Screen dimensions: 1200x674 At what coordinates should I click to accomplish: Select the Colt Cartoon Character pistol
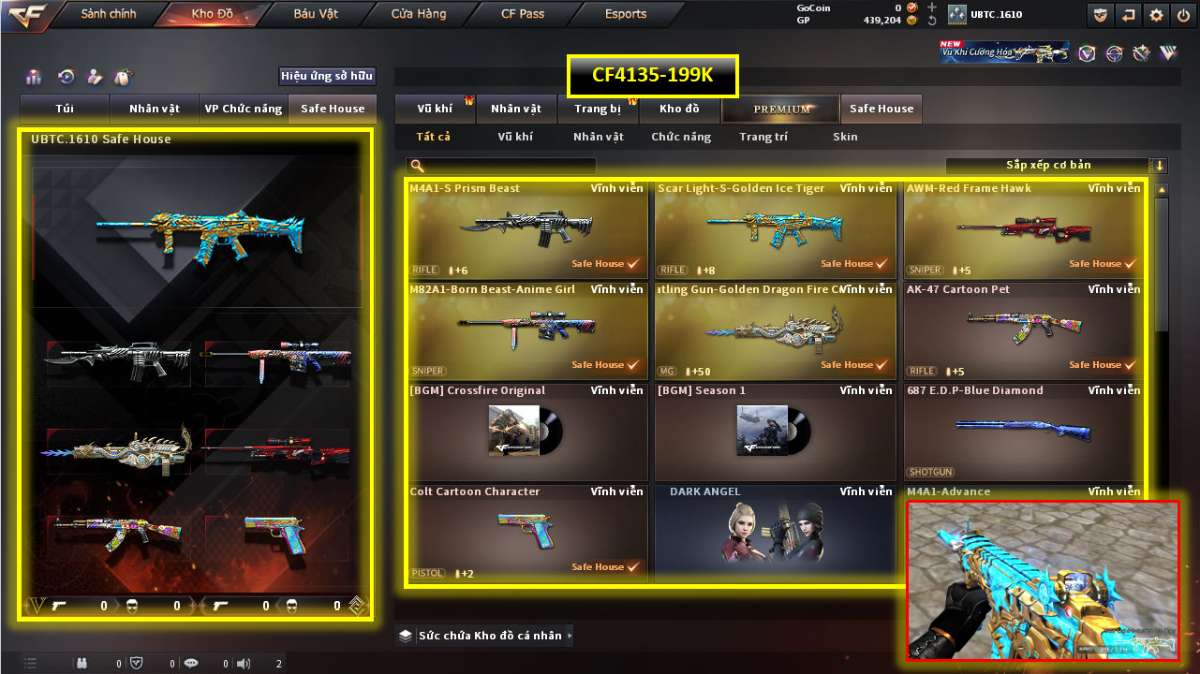coord(527,532)
